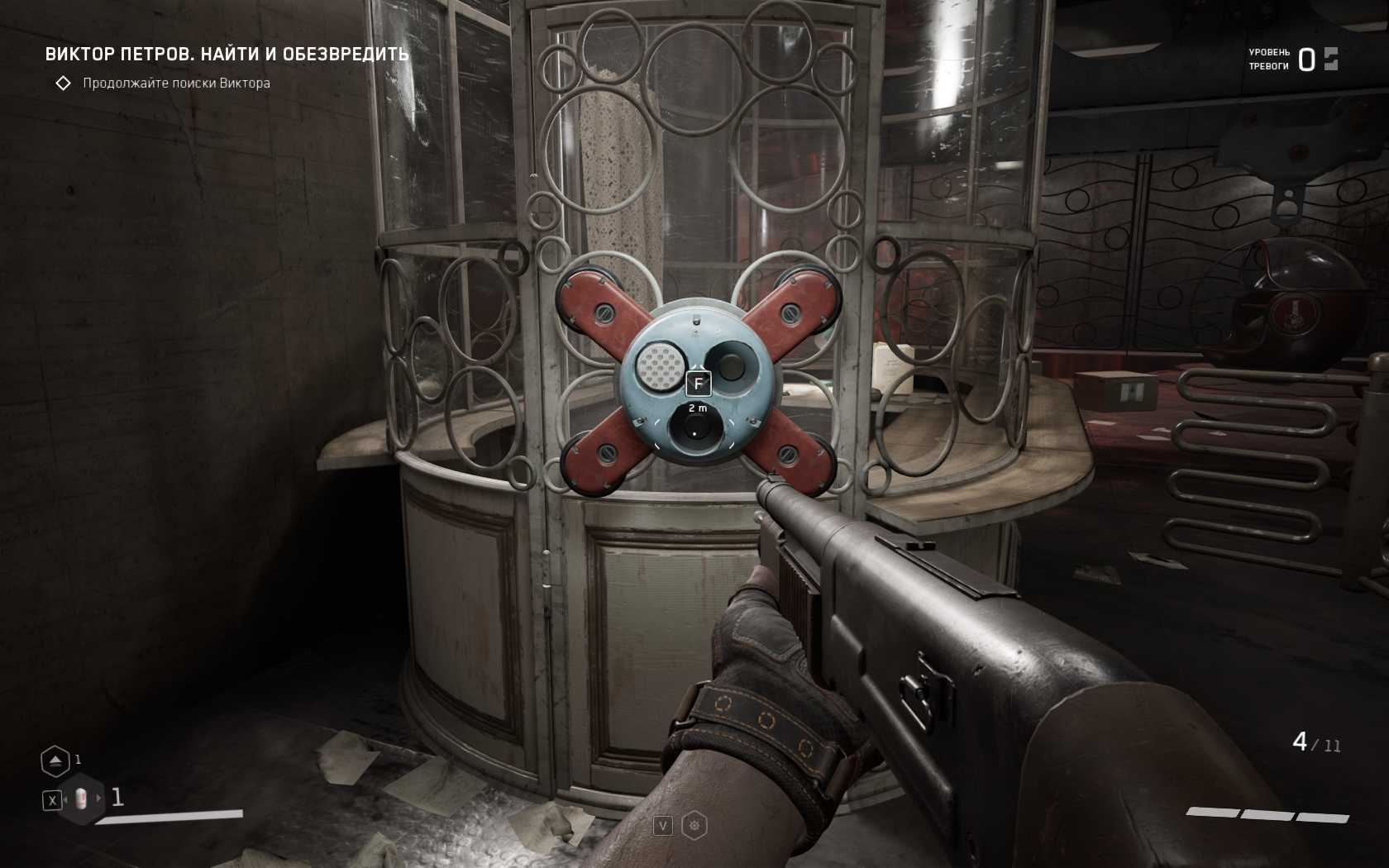
Task: Cycle consumables with the right arrow
Action: (99, 799)
